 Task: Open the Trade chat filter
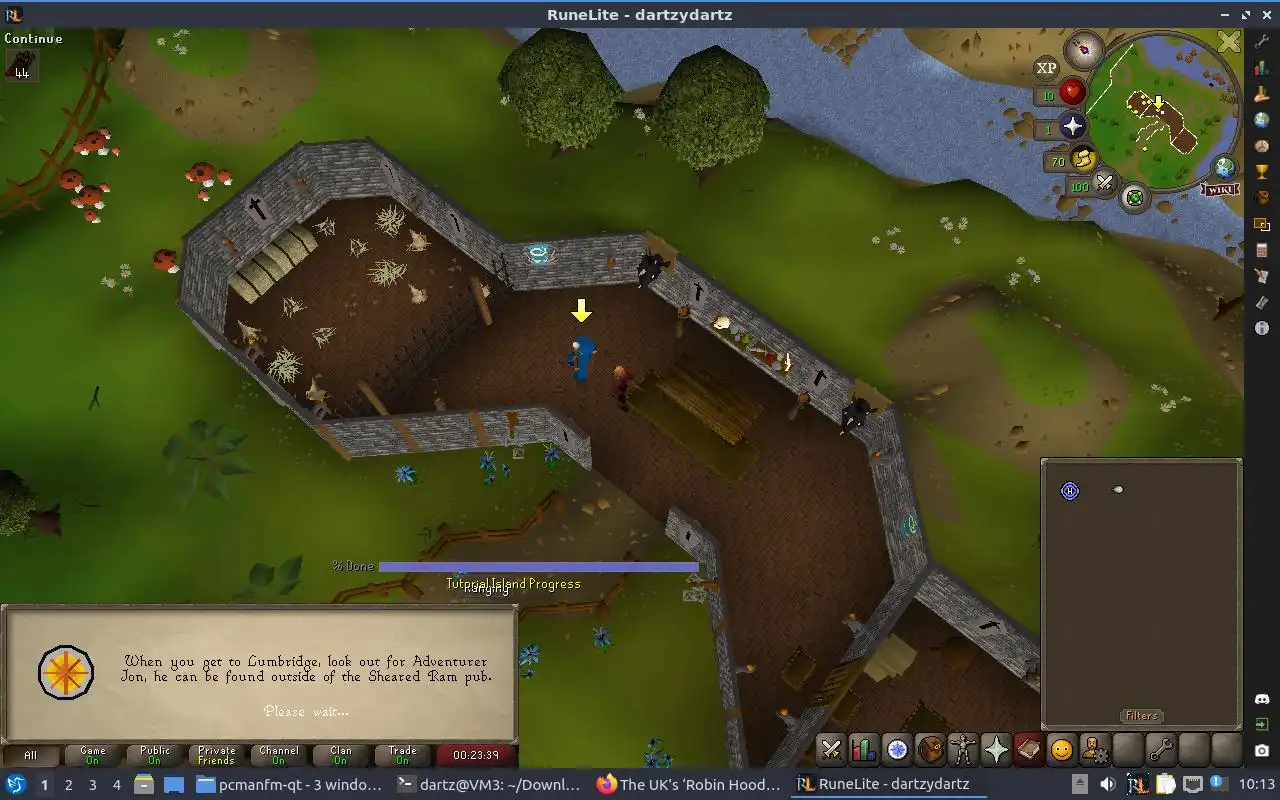click(x=403, y=755)
